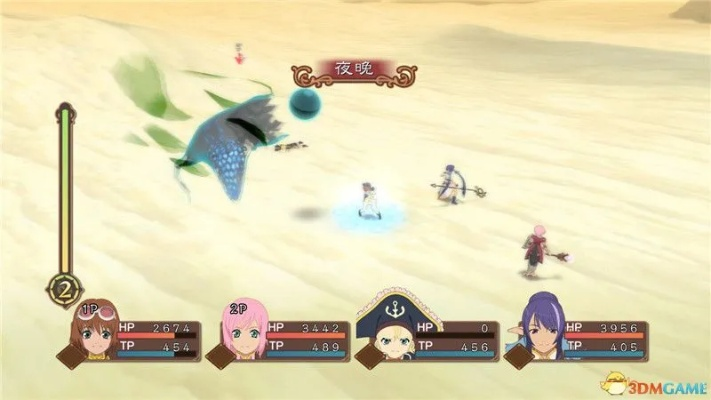The height and width of the screenshot is (400, 711).
Task: Activate the Over Limit level 2 emblem
Action: tap(64, 291)
